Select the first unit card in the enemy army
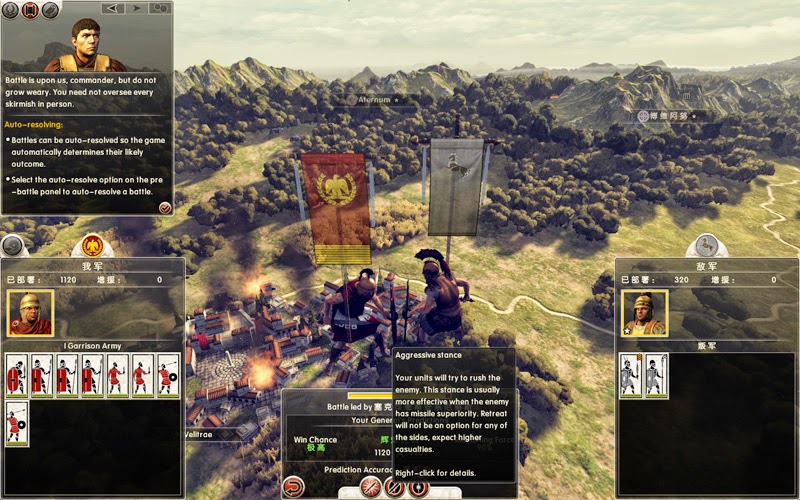The width and height of the screenshot is (800, 500). (x=630, y=376)
